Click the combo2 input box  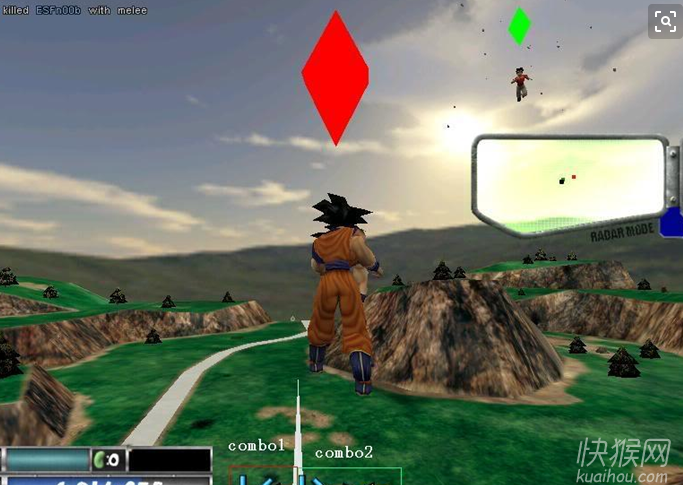pyautogui.click(x=352, y=475)
